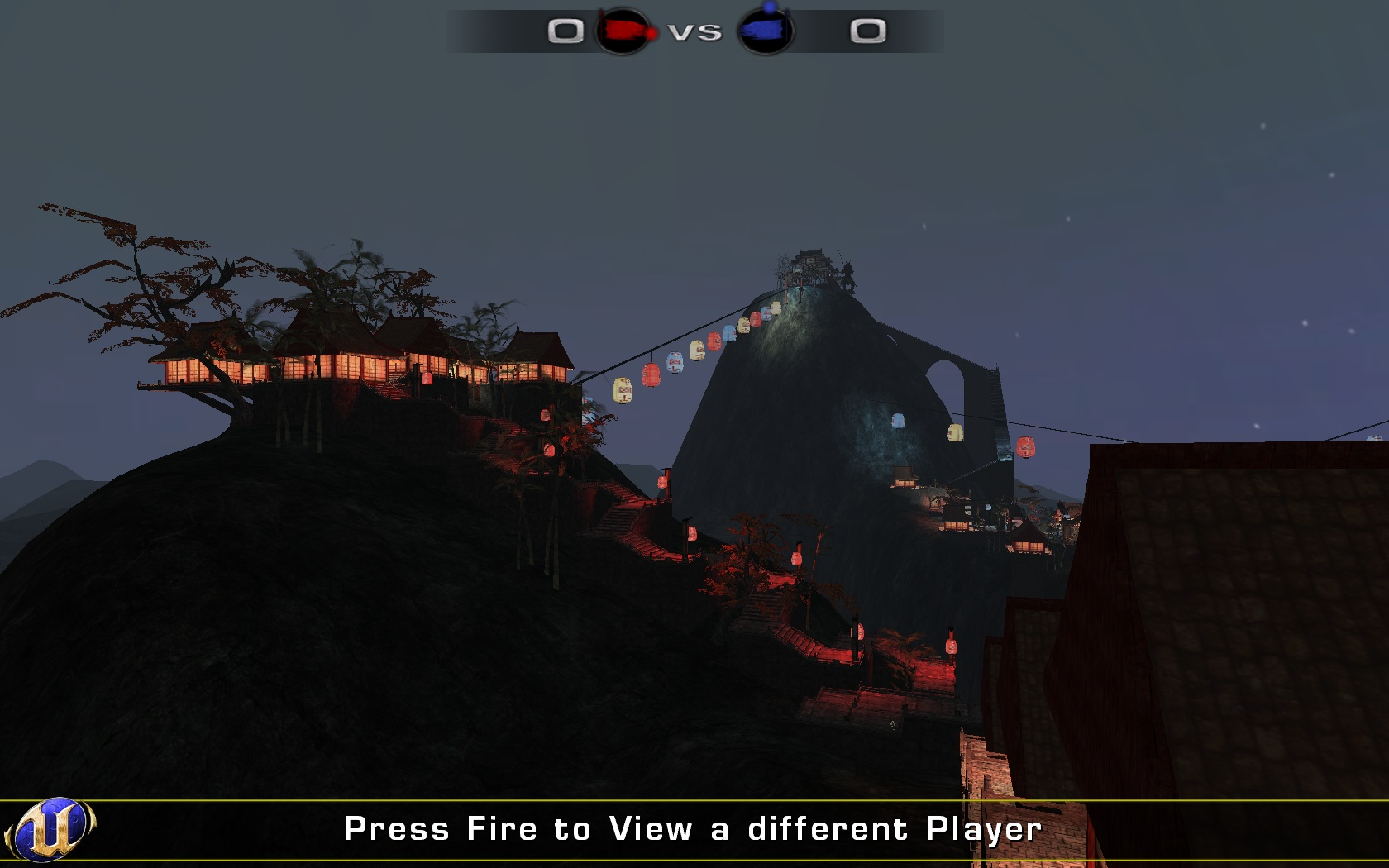Toggle the blue team's circular badge
The image size is (1389, 868).
767,29
